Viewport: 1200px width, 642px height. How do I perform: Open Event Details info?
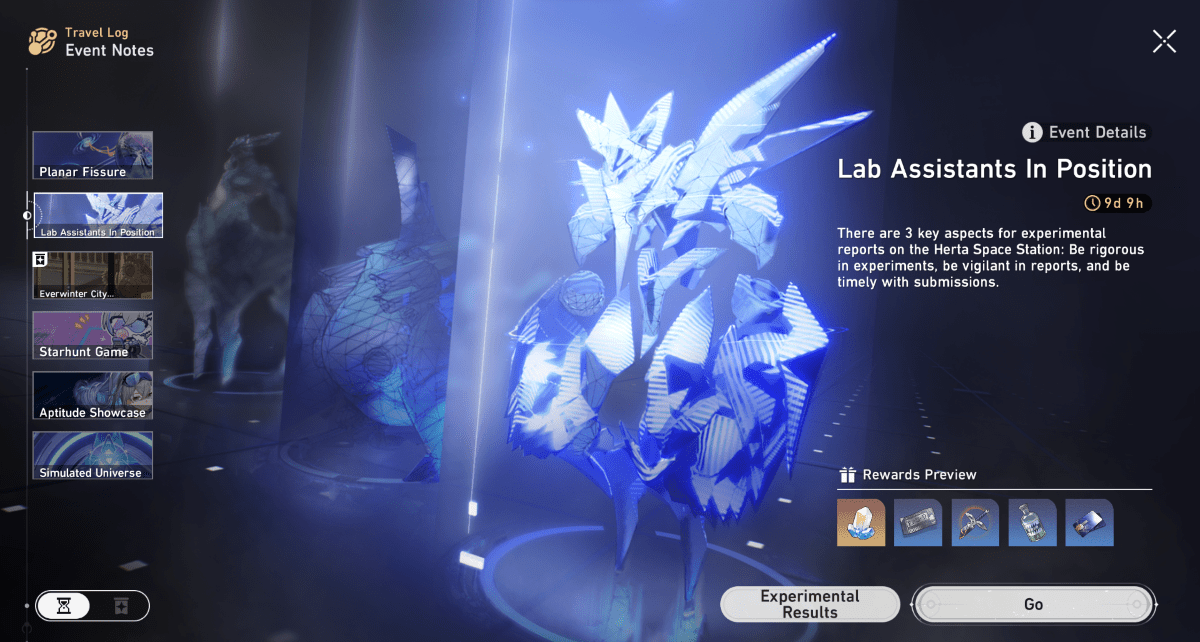[x=1085, y=132]
